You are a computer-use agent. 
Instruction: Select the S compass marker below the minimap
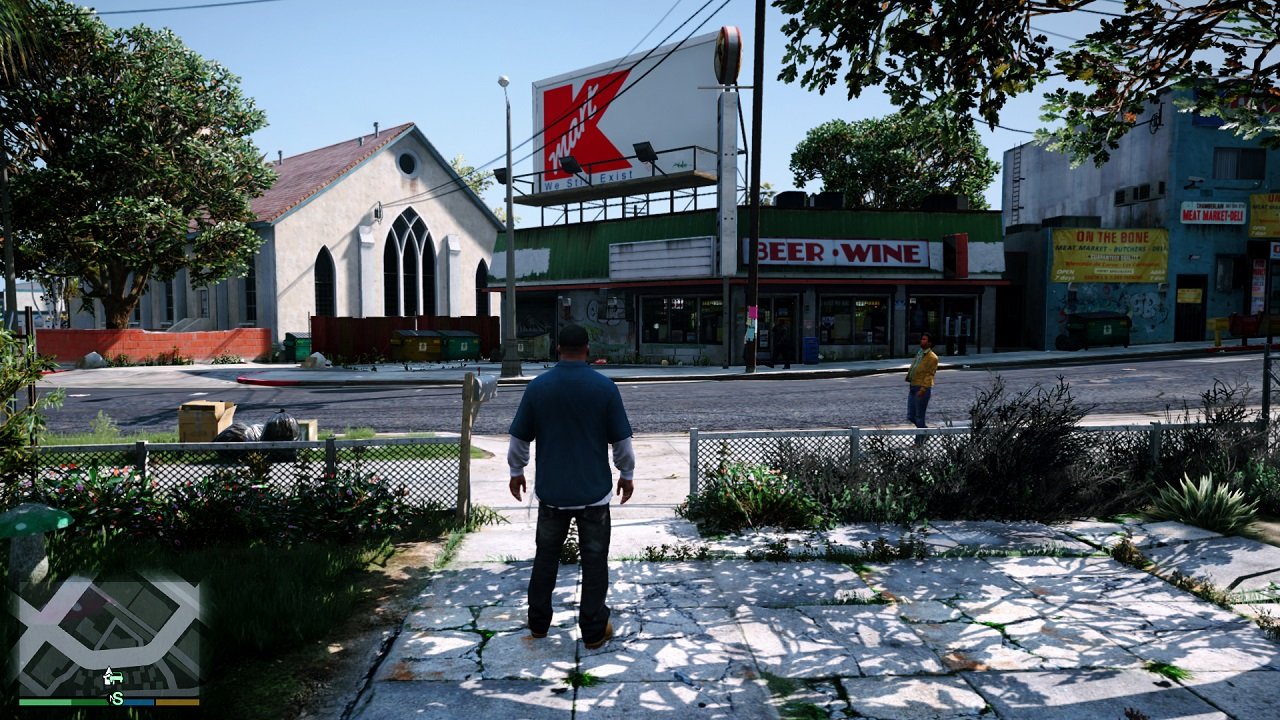click(117, 699)
